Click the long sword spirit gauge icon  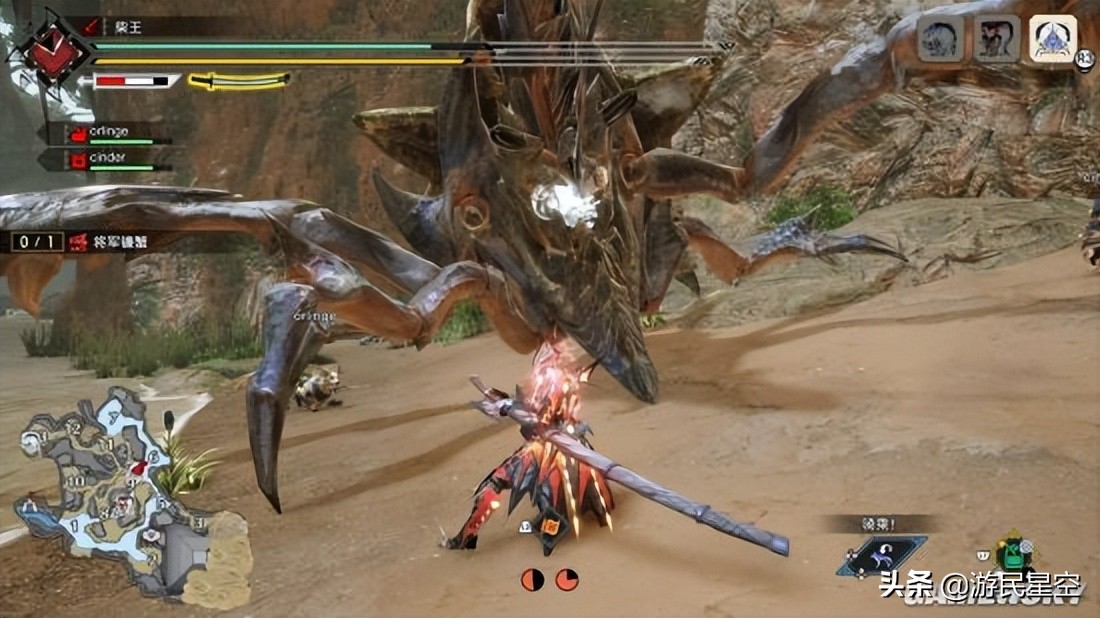click(238, 80)
